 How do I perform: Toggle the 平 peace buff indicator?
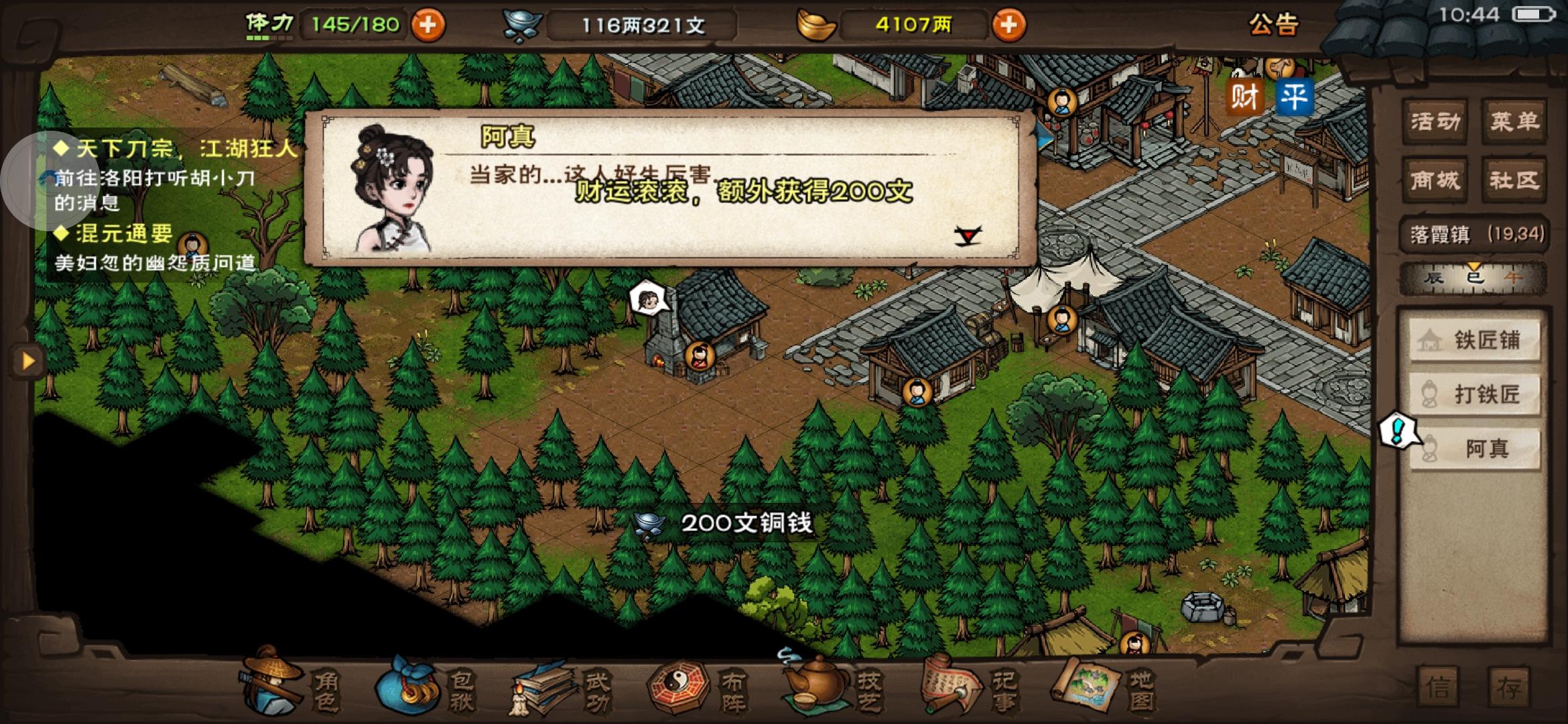(1295, 96)
